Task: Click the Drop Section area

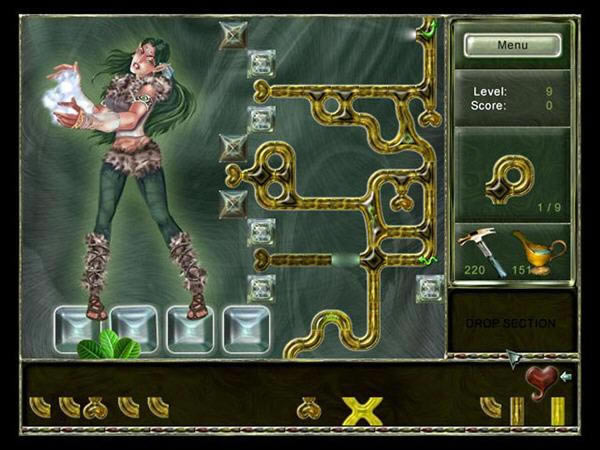Action: tap(512, 323)
